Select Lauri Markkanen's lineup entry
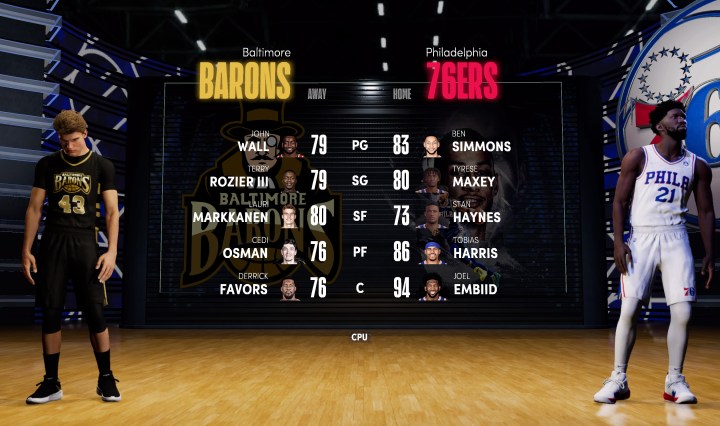 (x=240, y=218)
